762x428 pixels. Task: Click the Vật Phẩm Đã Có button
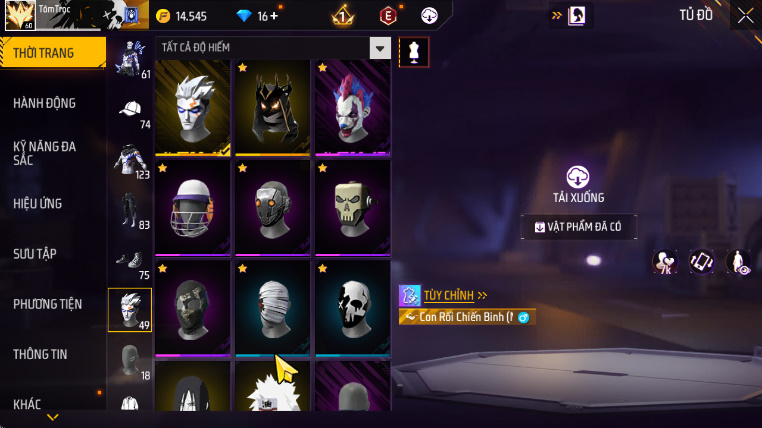[578, 227]
